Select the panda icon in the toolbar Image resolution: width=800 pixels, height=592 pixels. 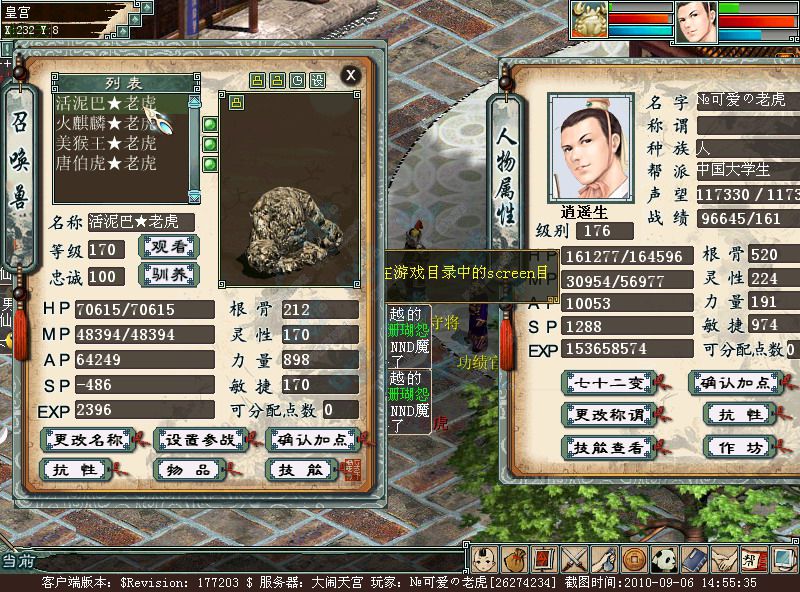[665, 558]
